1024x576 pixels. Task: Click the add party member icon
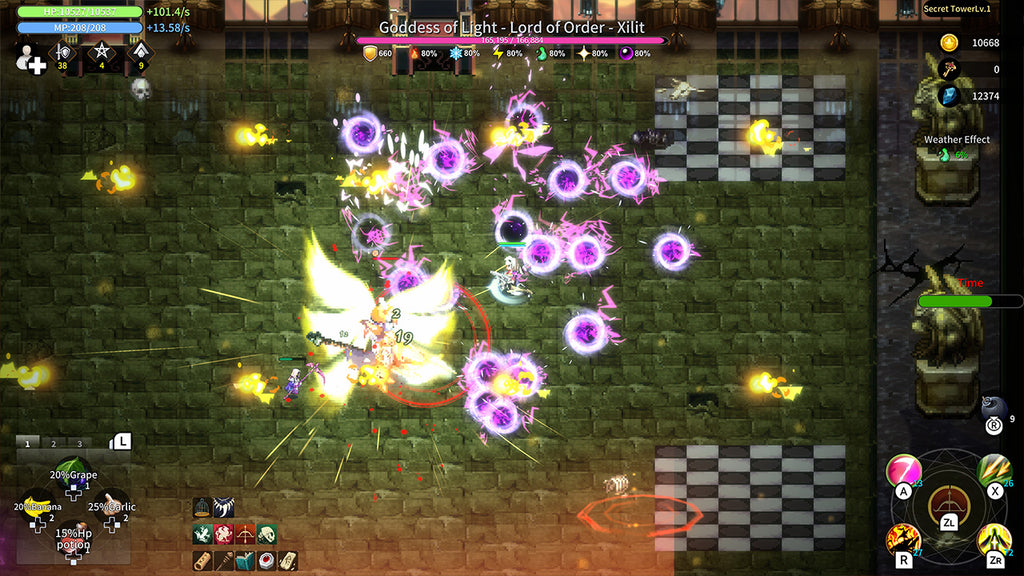30,59
